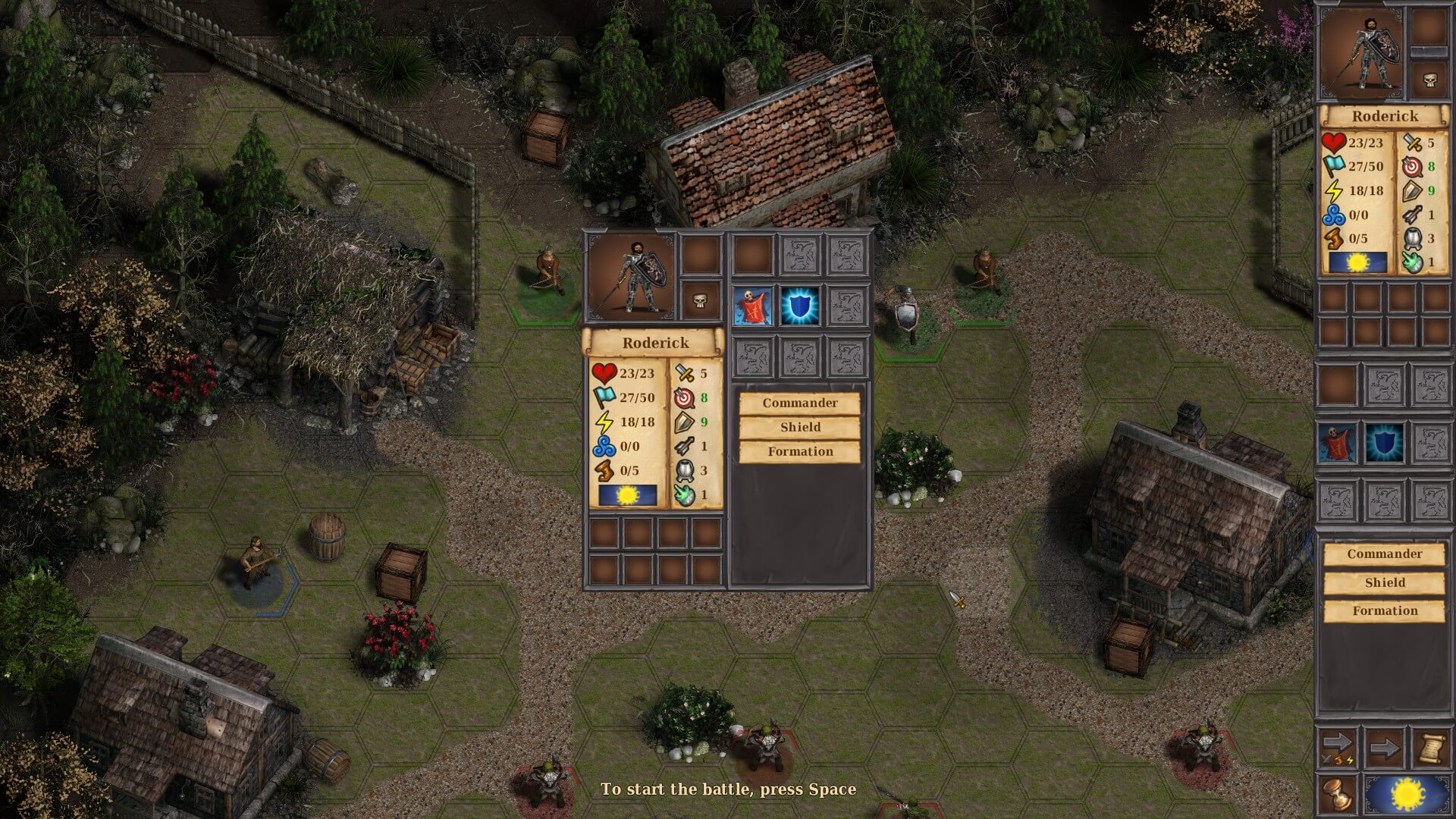
Task: Choose Formation in the sidebar list
Action: pyautogui.click(x=1384, y=610)
